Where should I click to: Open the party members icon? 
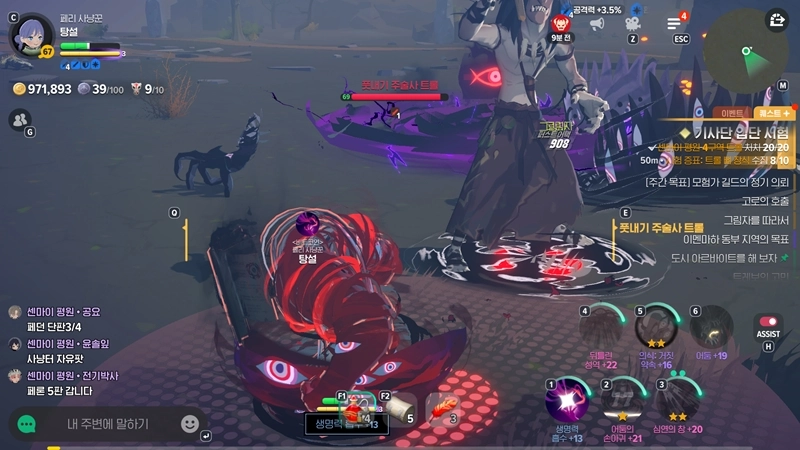pos(19,119)
